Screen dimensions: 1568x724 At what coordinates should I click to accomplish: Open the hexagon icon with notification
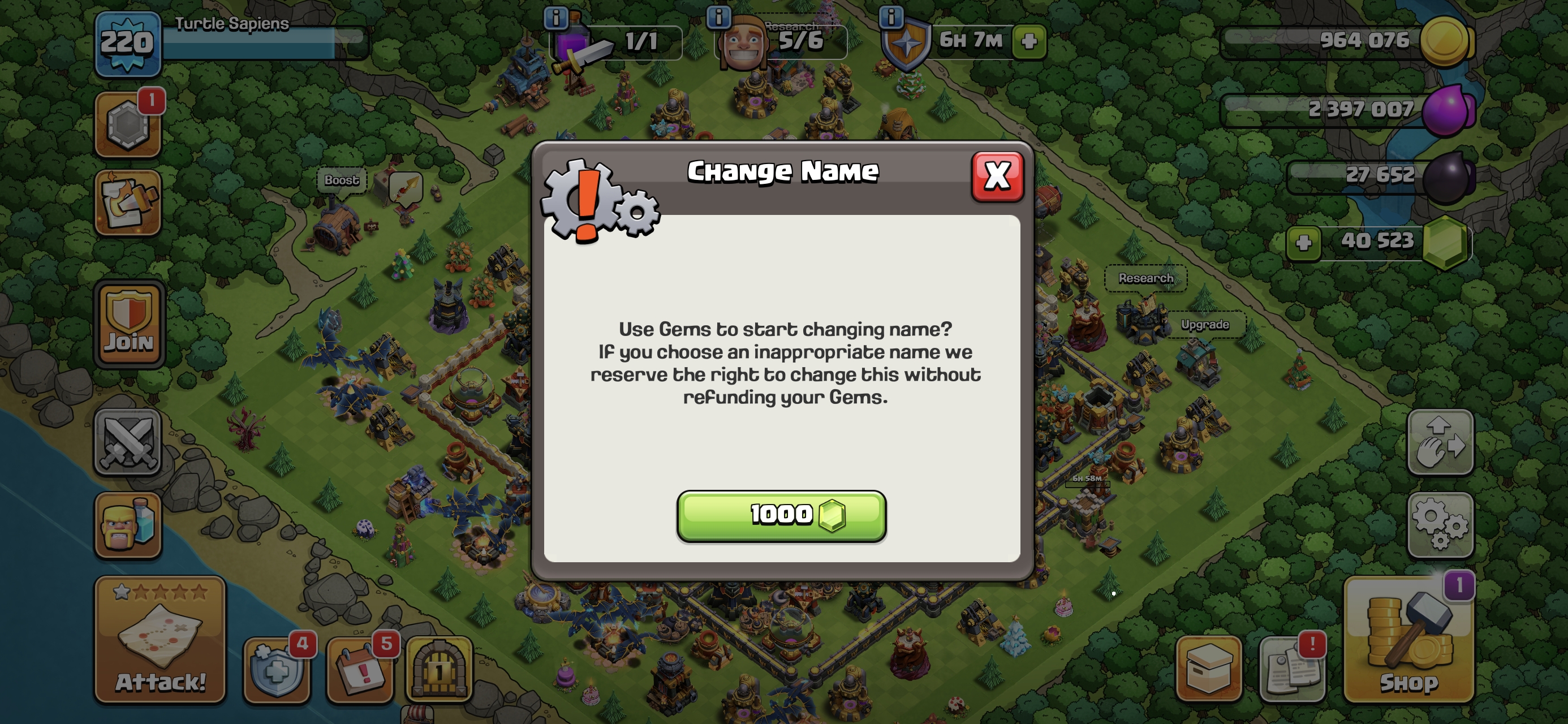(128, 125)
